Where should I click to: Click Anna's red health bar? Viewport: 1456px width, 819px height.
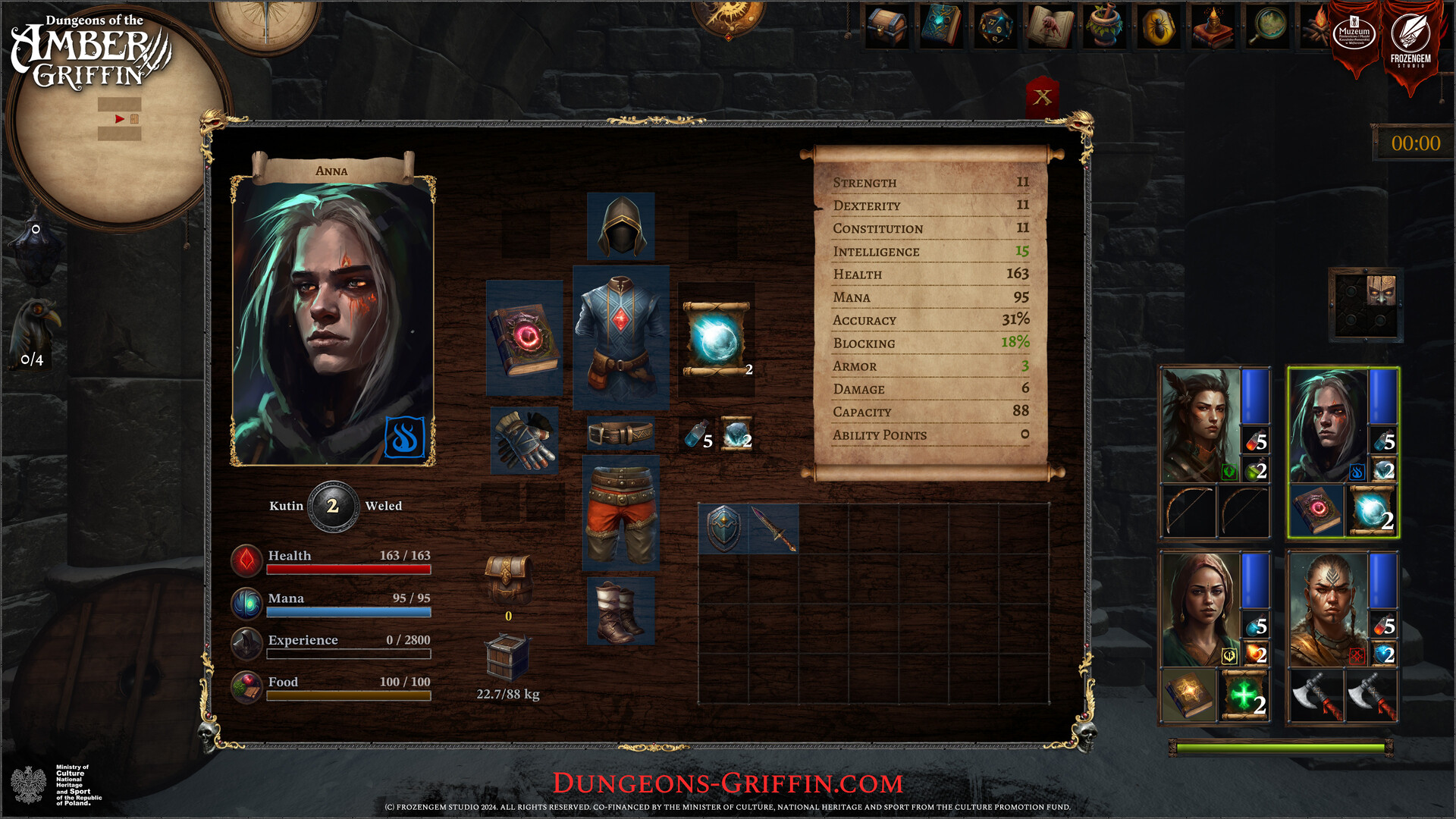[347, 567]
